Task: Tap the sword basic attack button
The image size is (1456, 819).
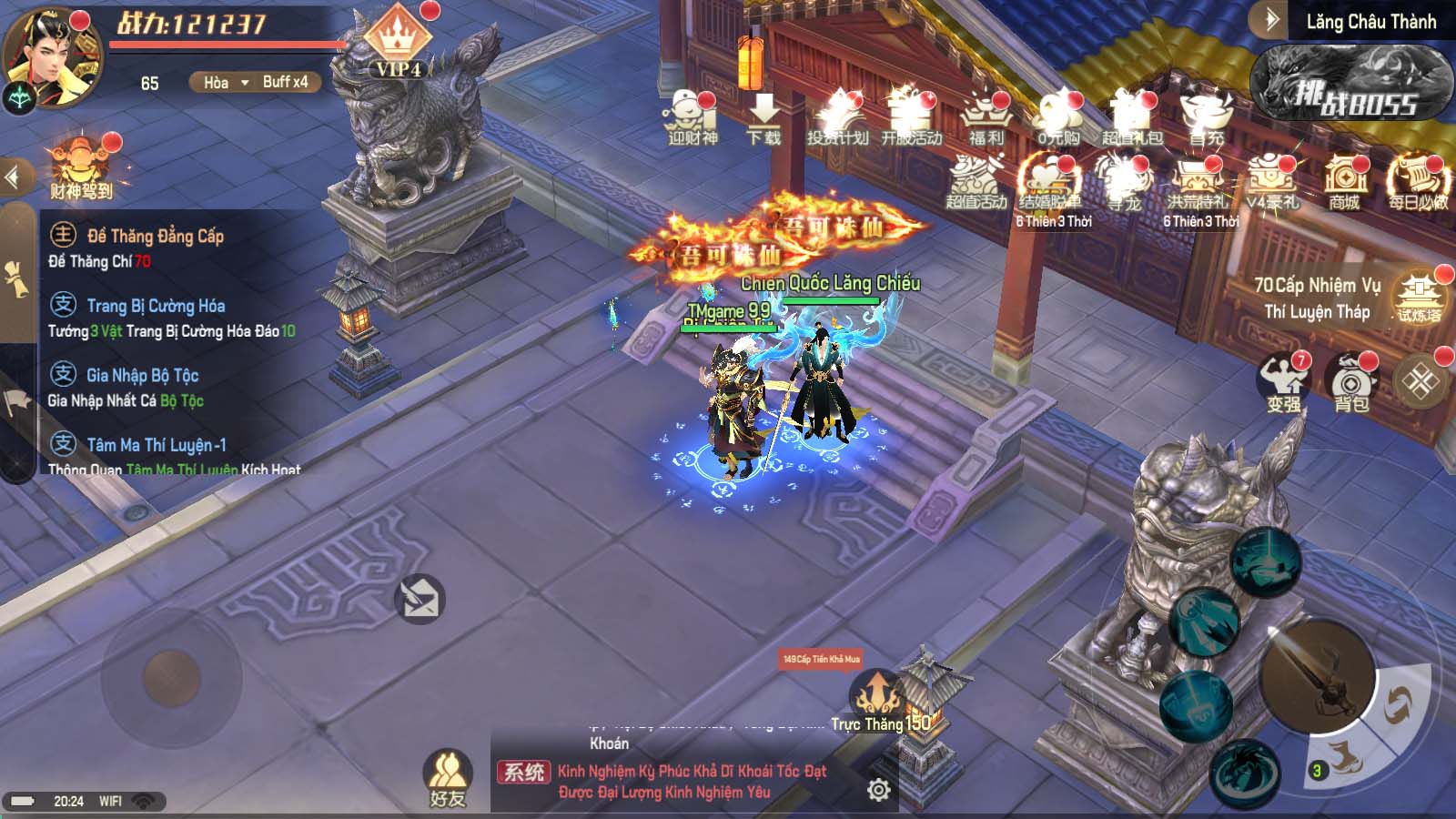Action: 1316,677
